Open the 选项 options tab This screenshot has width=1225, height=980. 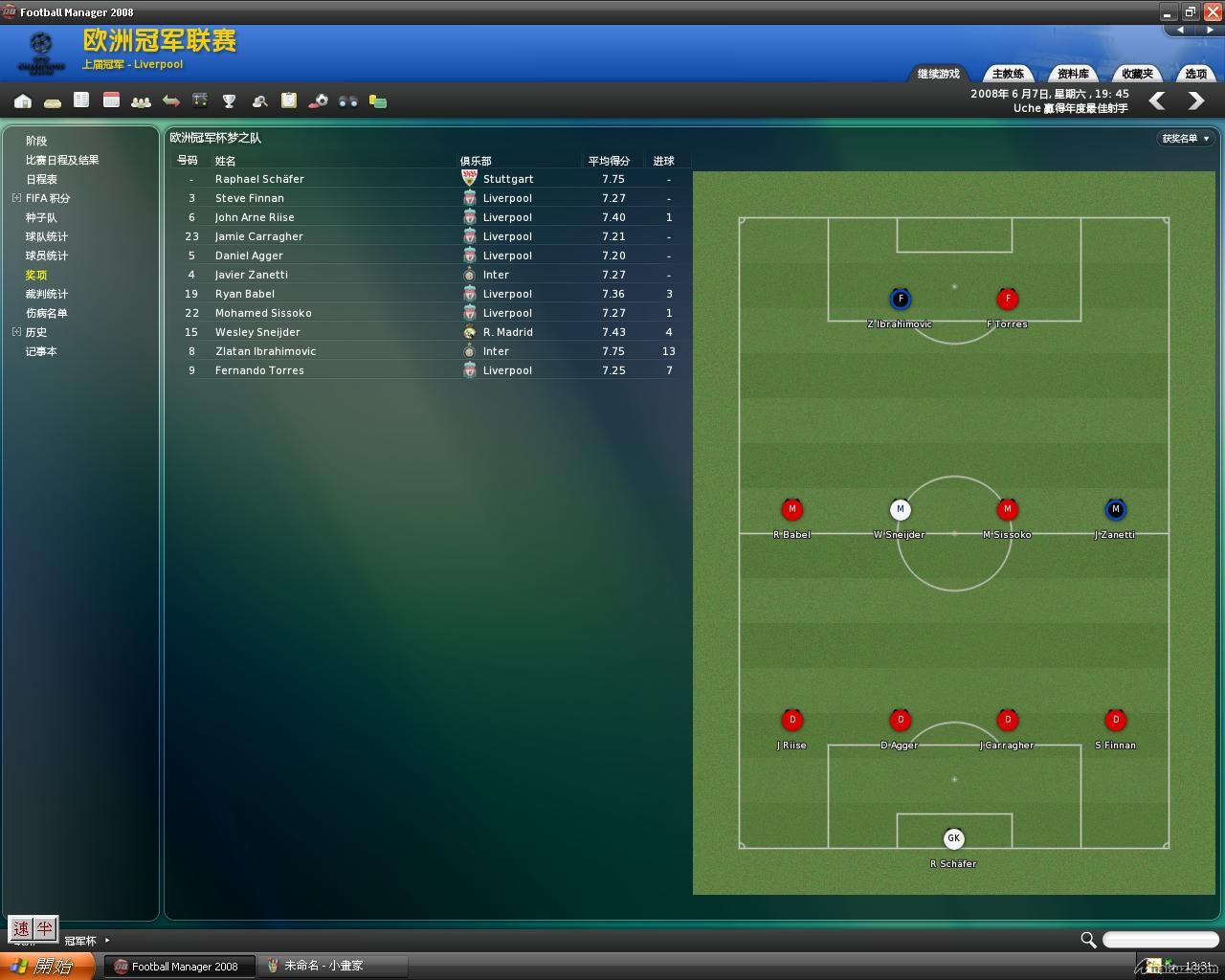point(1196,74)
